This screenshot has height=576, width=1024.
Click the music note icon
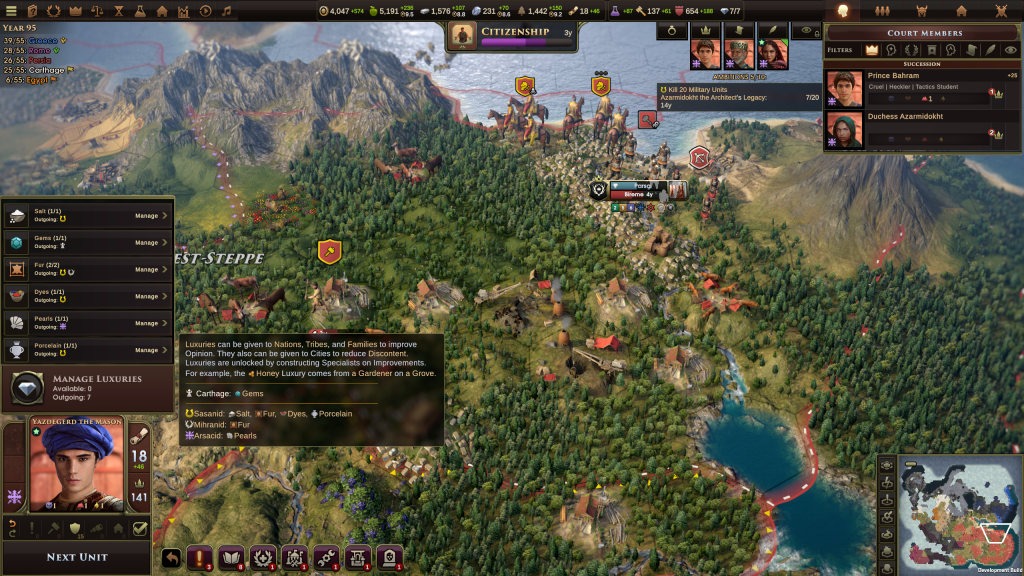tap(227, 11)
